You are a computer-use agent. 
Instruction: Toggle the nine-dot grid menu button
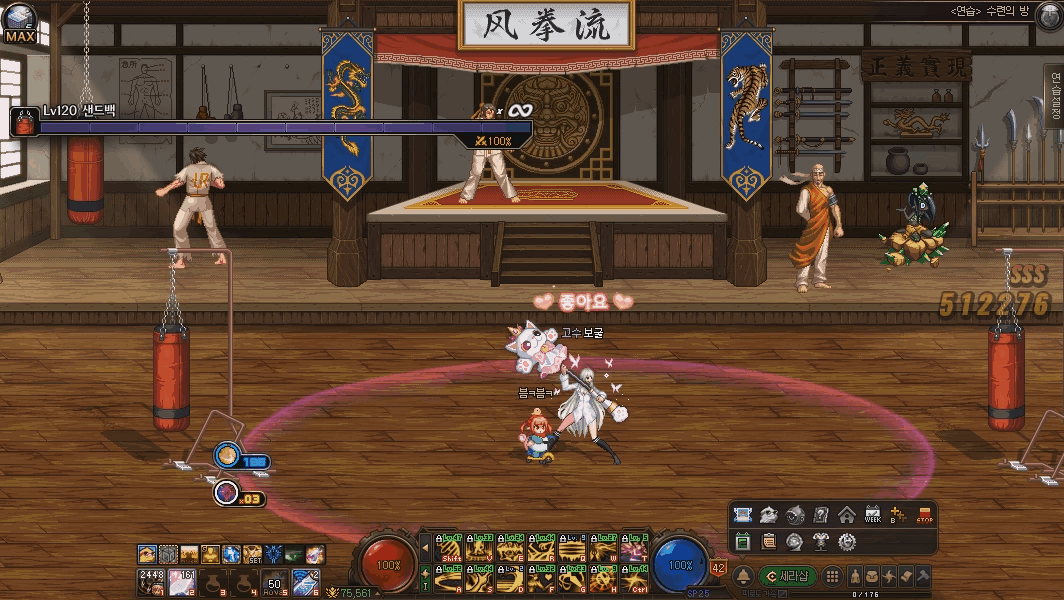[831, 577]
